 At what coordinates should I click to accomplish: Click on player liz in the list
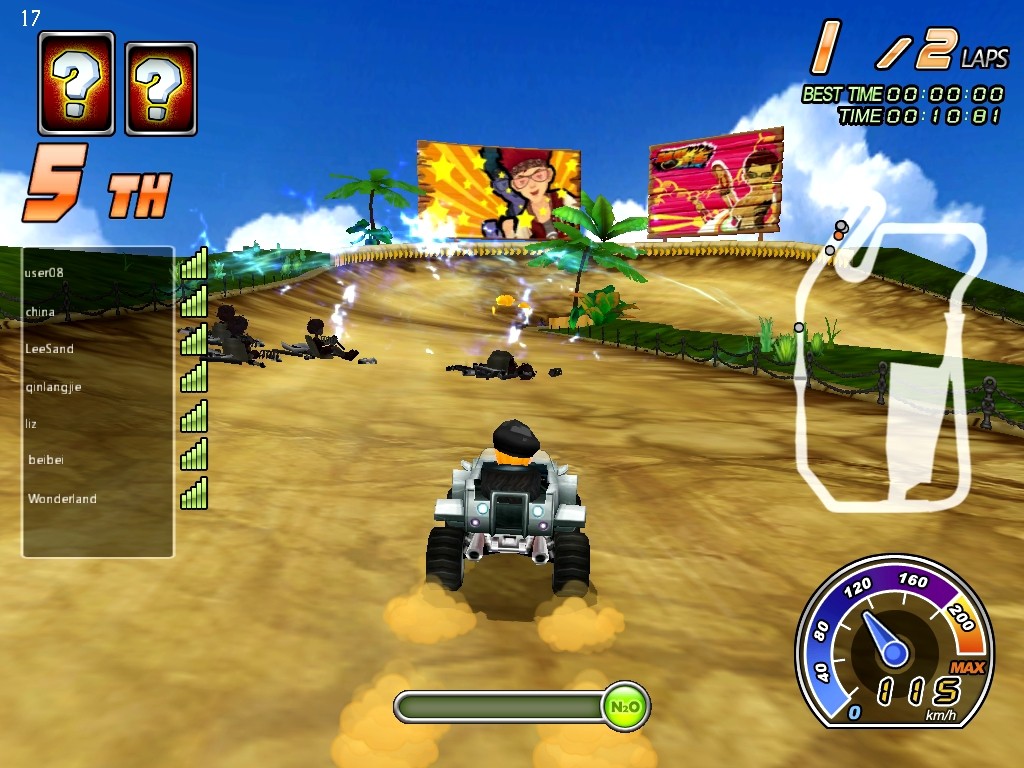pyautogui.click(x=31, y=424)
